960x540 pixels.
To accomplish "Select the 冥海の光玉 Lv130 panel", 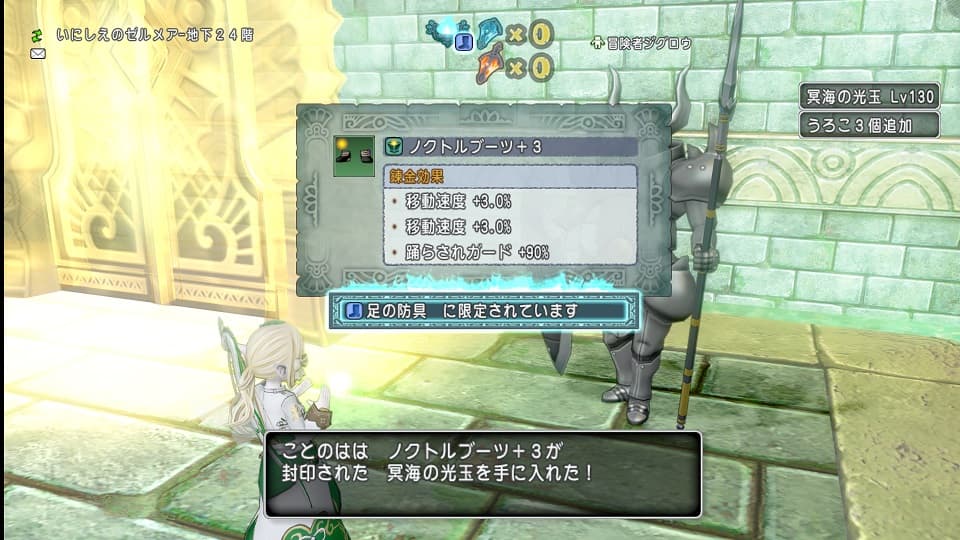I will click(869, 96).
